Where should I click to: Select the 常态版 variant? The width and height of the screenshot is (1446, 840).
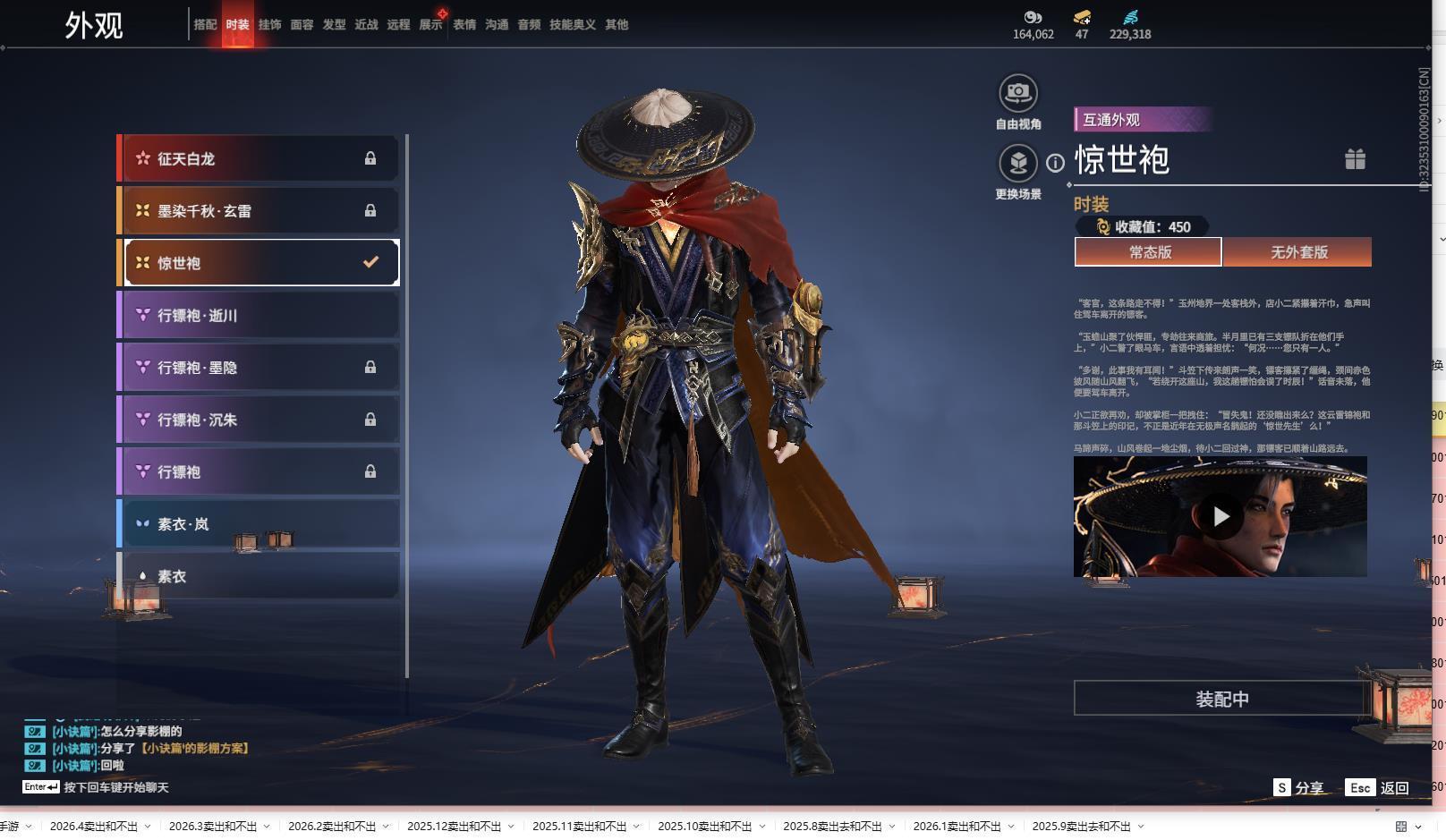pyautogui.click(x=1148, y=252)
